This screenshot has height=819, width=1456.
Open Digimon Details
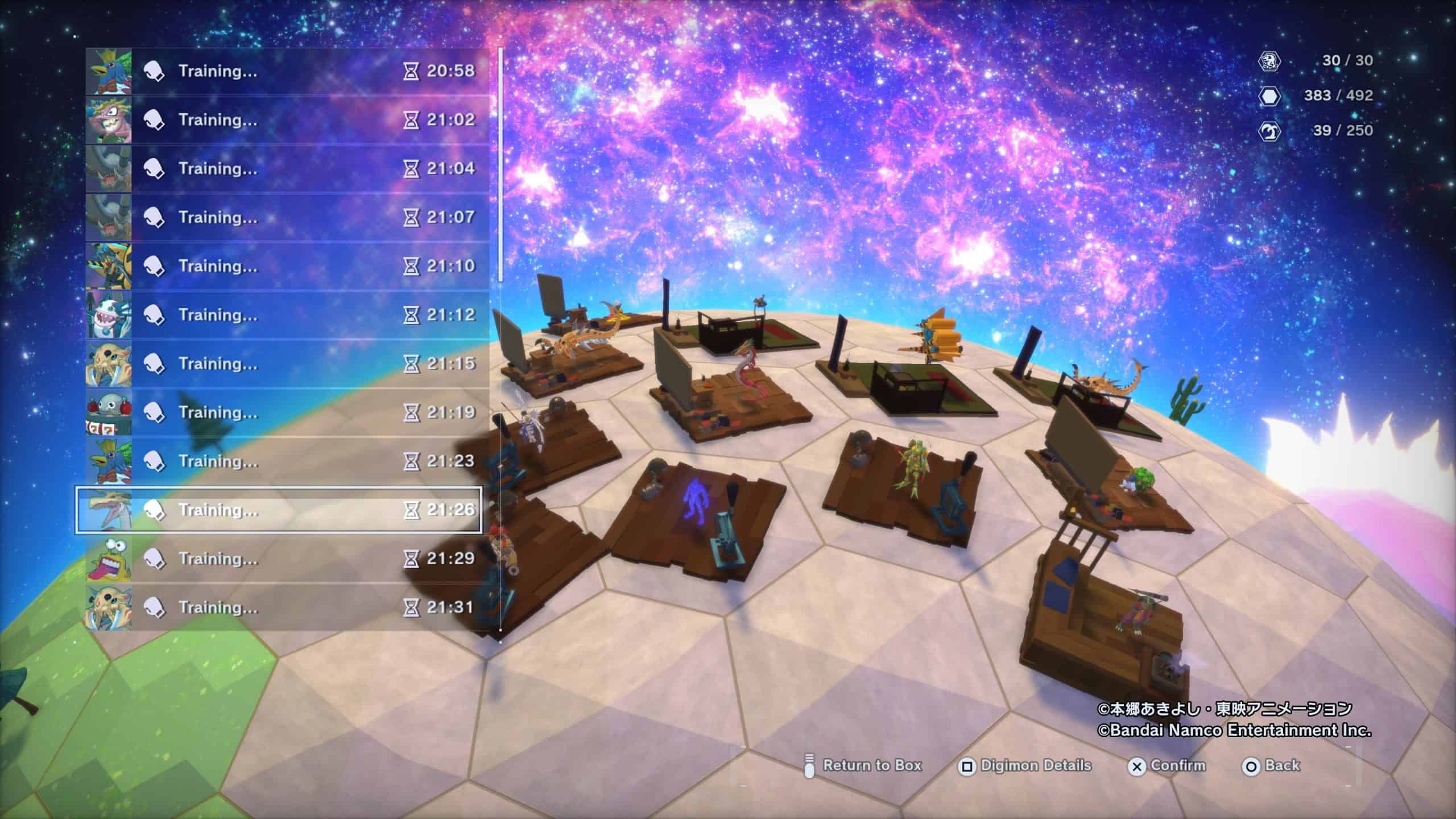click(1025, 766)
